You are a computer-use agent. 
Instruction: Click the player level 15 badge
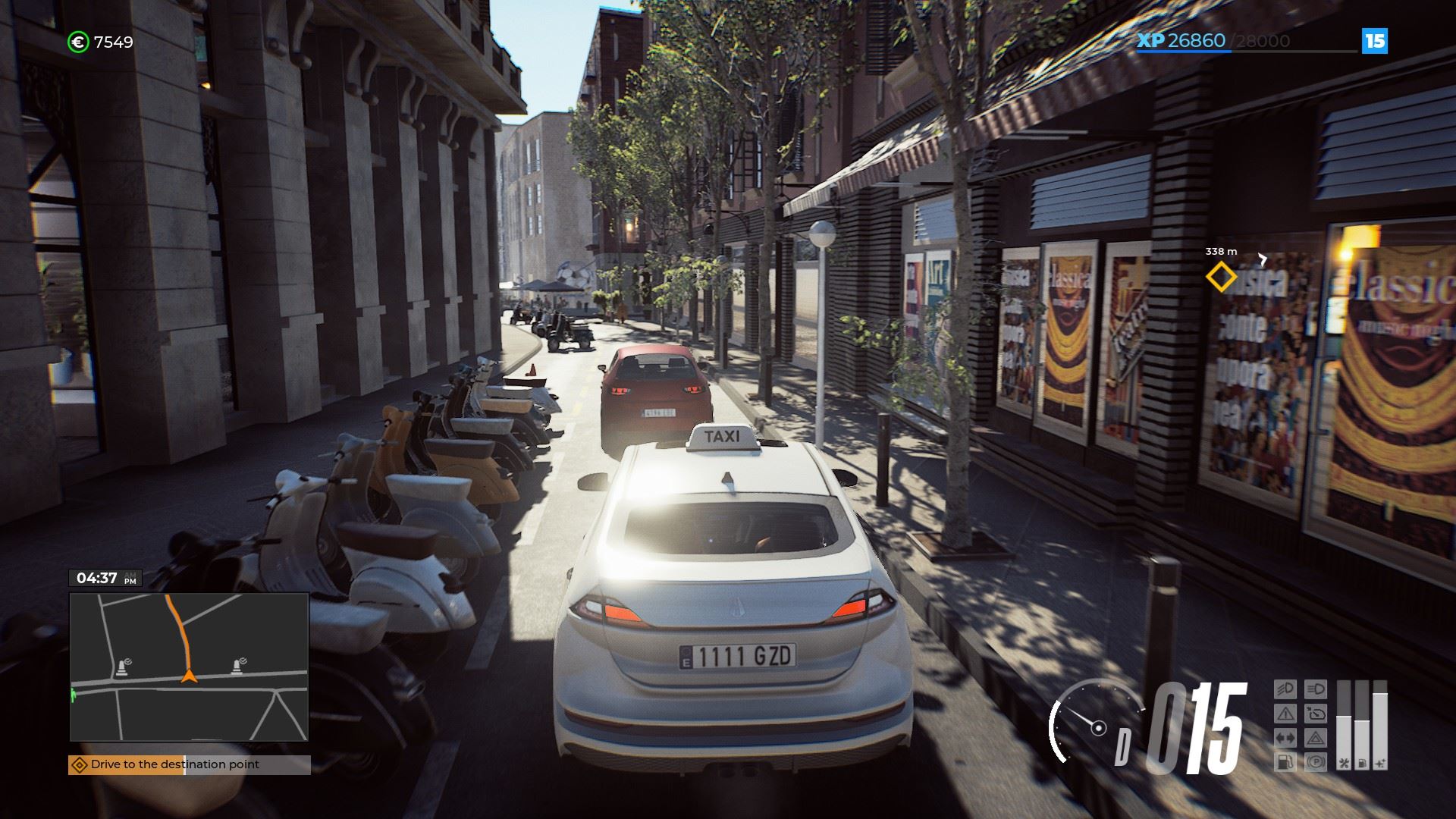coord(1375,41)
